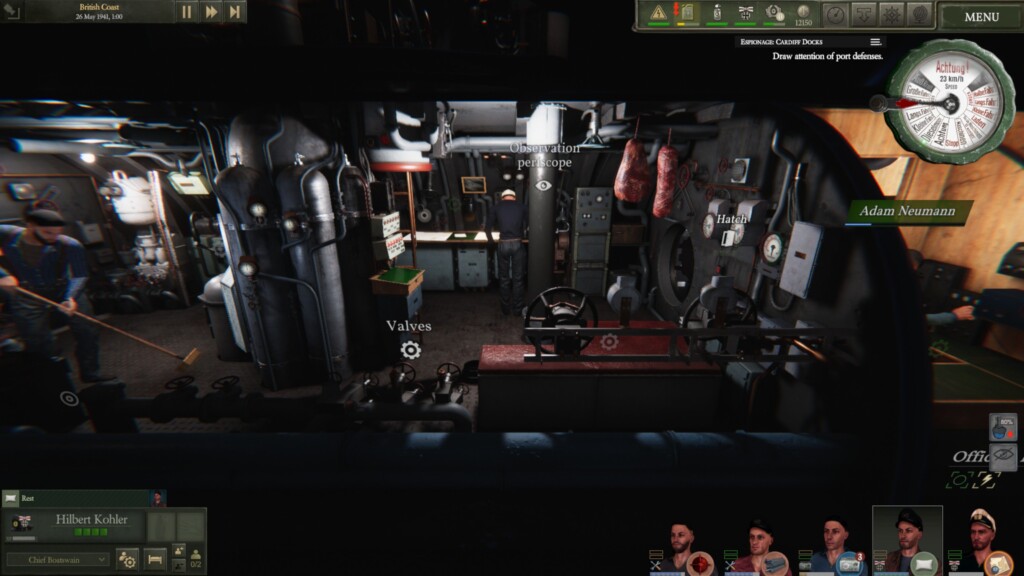Open the Espionage Cardiff Docks objective list

[x=876, y=42]
